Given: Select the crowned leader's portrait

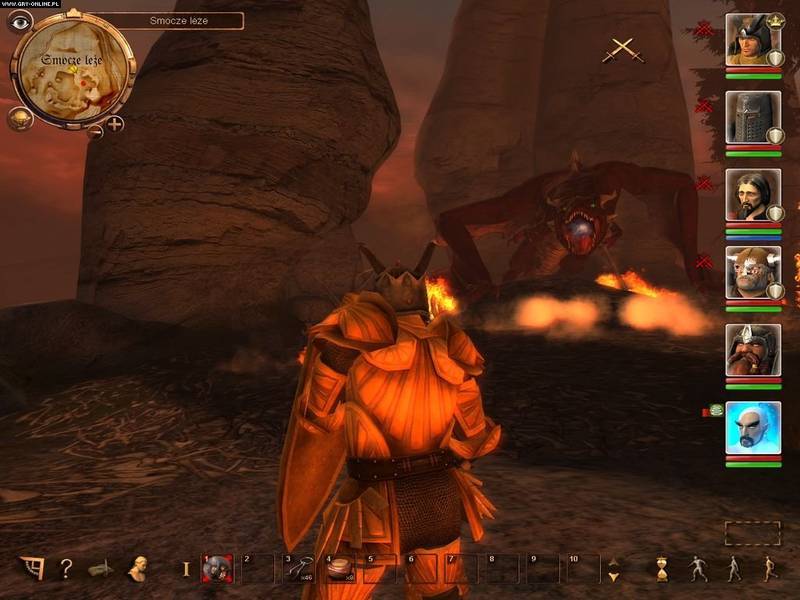Looking at the screenshot, I should tap(752, 40).
